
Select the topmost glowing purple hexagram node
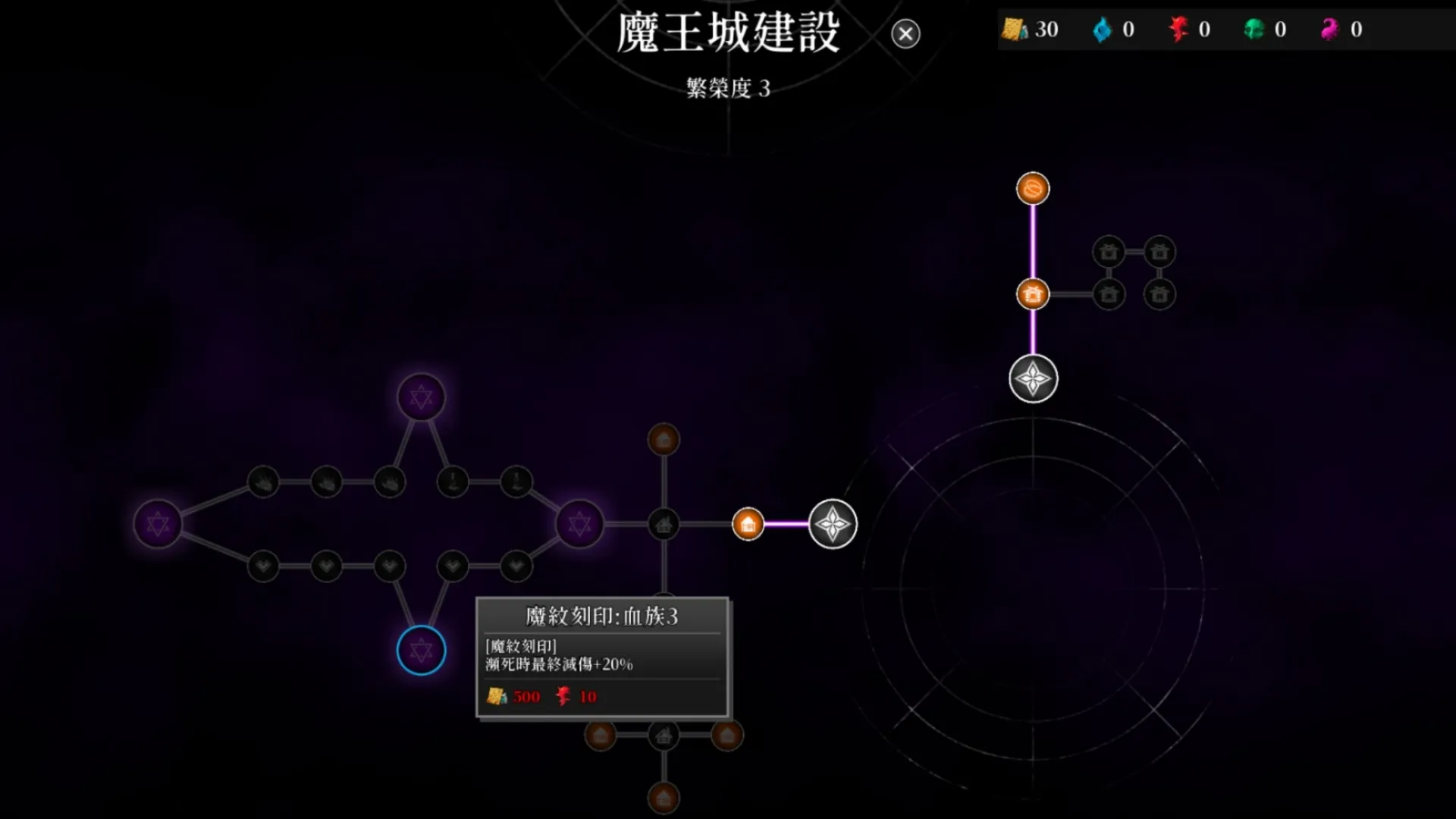click(x=419, y=397)
